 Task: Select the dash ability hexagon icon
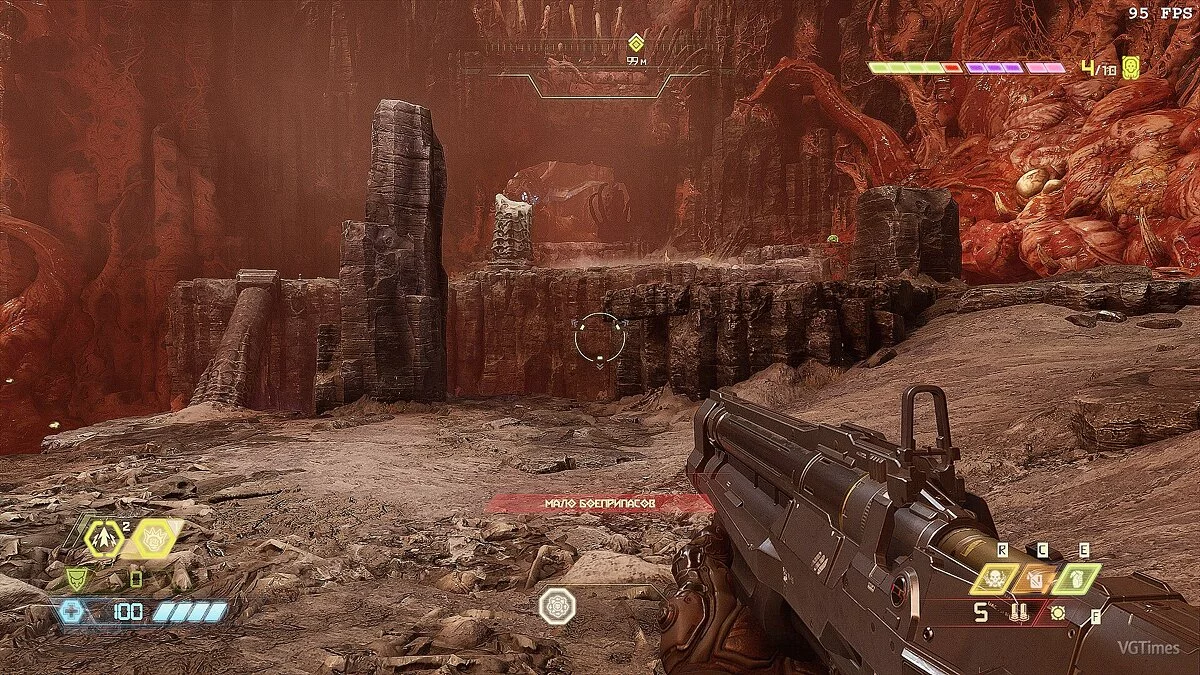[104, 538]
